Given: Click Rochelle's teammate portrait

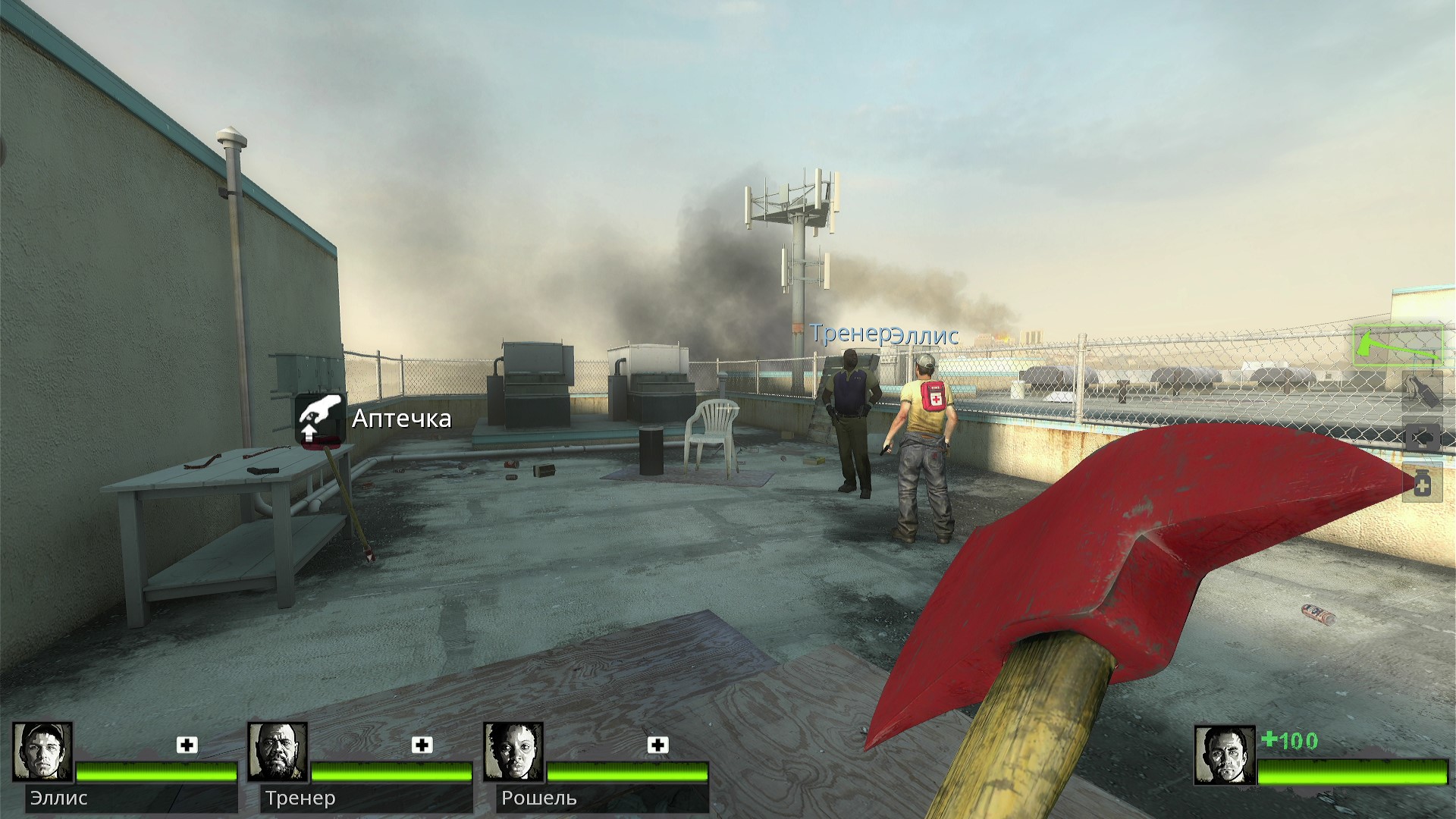Looking at the screenshot, I should (x=513, y=752).
